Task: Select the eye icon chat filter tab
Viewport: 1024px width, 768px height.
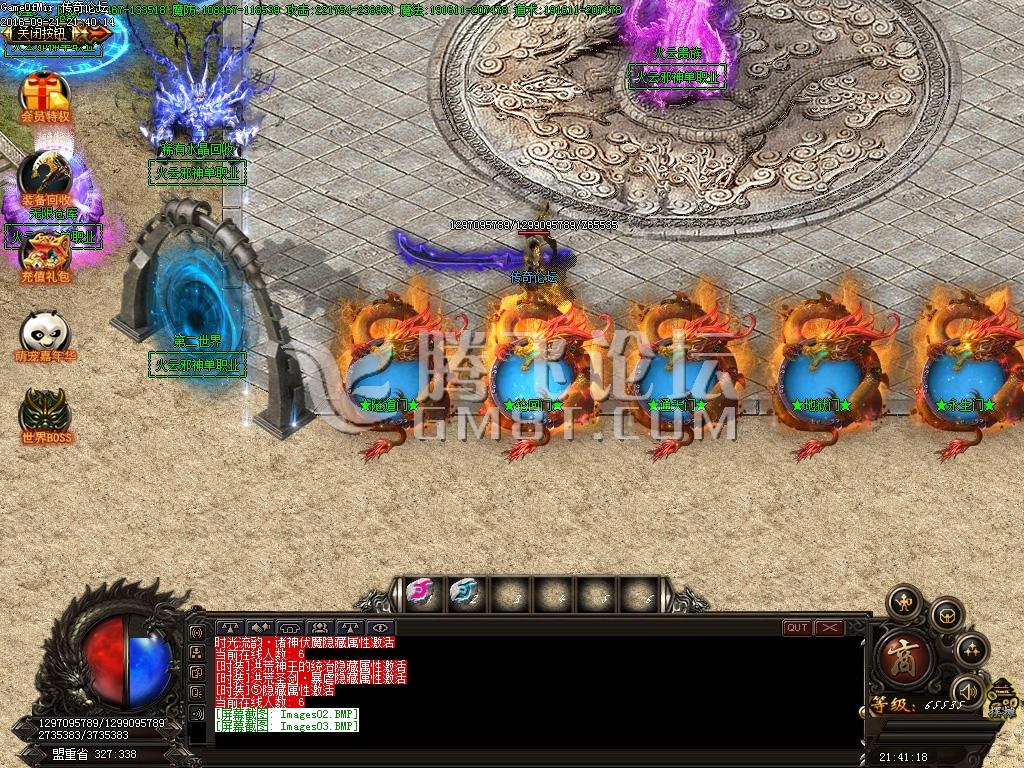Action: (x=379, y=628)
